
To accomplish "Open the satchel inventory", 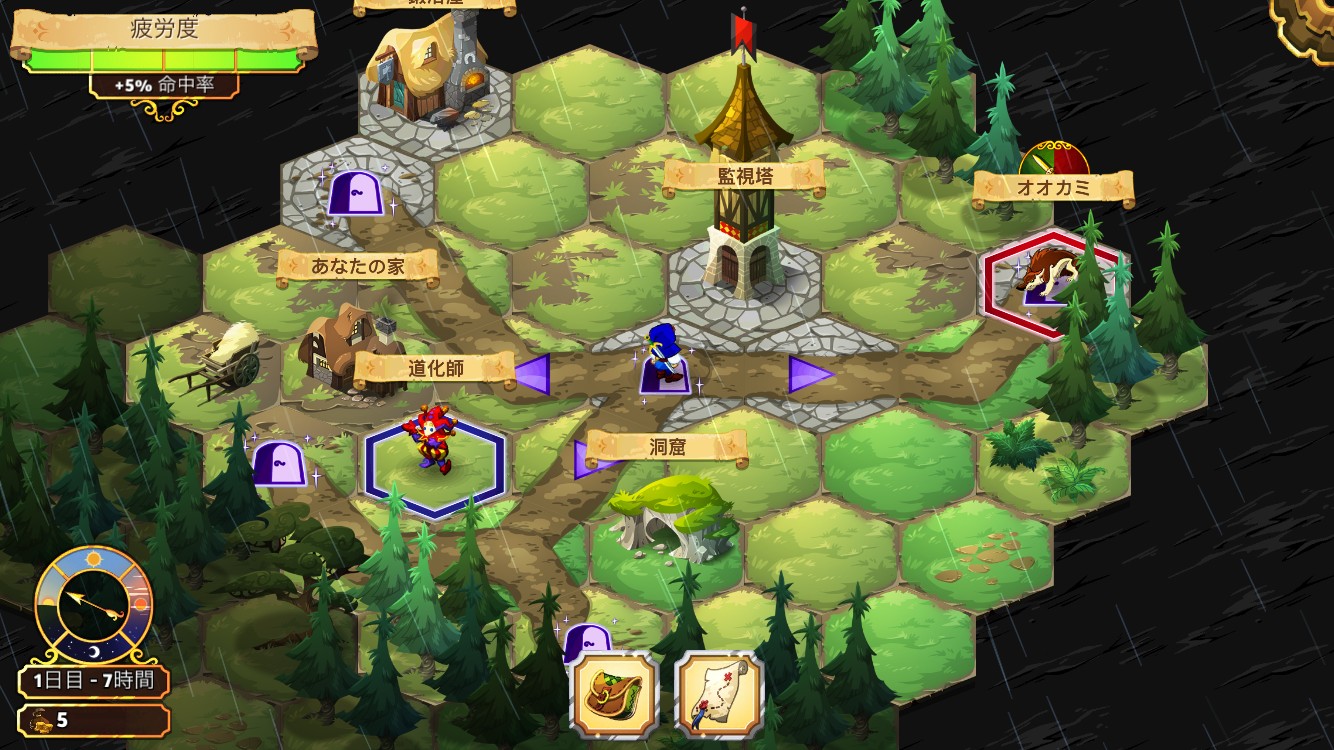I will (x=614, y=695).
